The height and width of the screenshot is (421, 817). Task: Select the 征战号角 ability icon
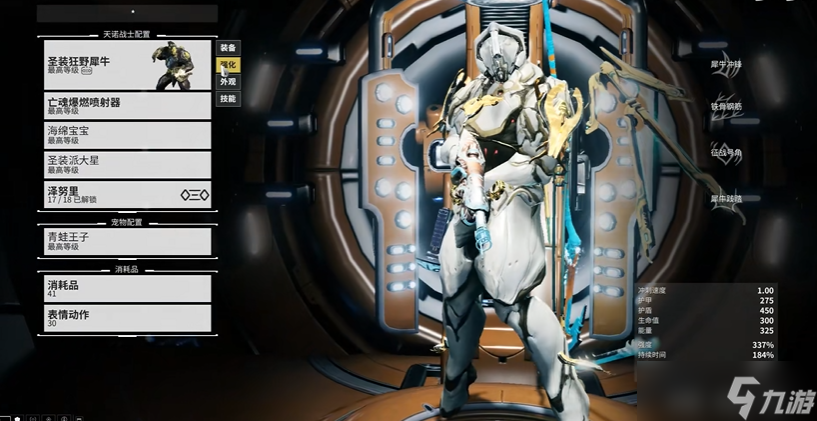pos(726,152)
